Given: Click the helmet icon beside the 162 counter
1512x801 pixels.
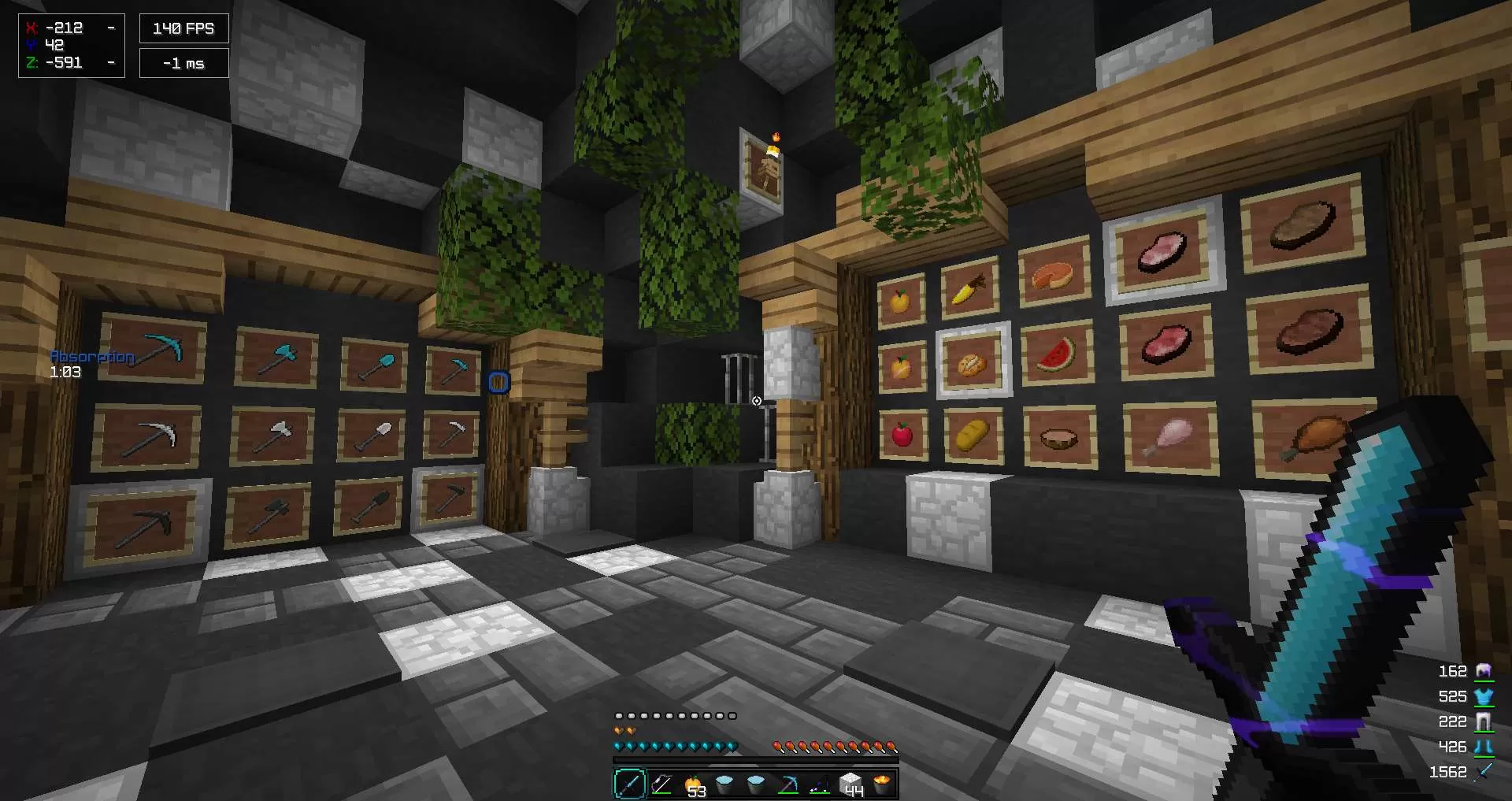Looking at the screenshot, I should click(1484, 671).
